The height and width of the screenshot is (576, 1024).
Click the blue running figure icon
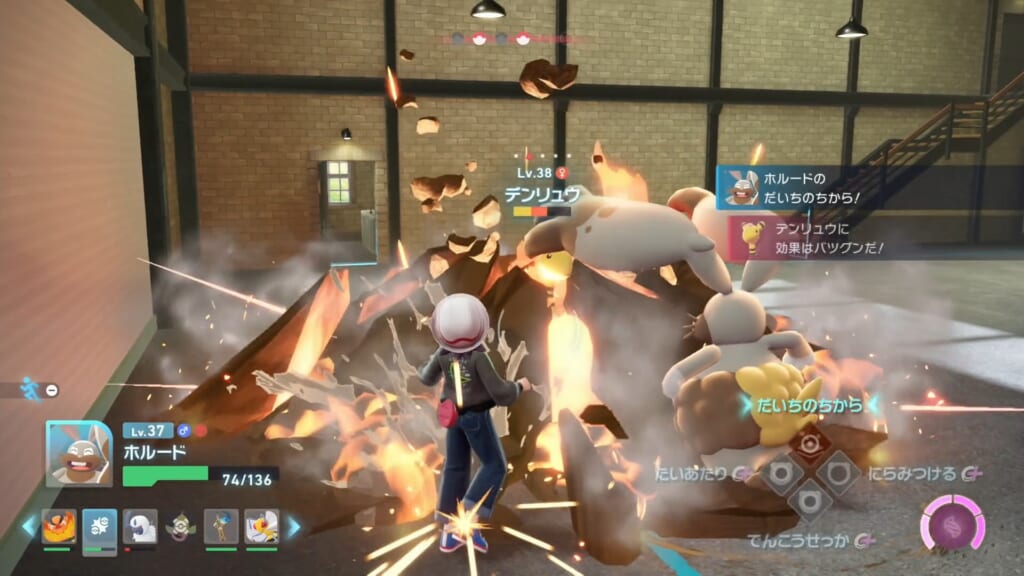[x=32, y=389]
